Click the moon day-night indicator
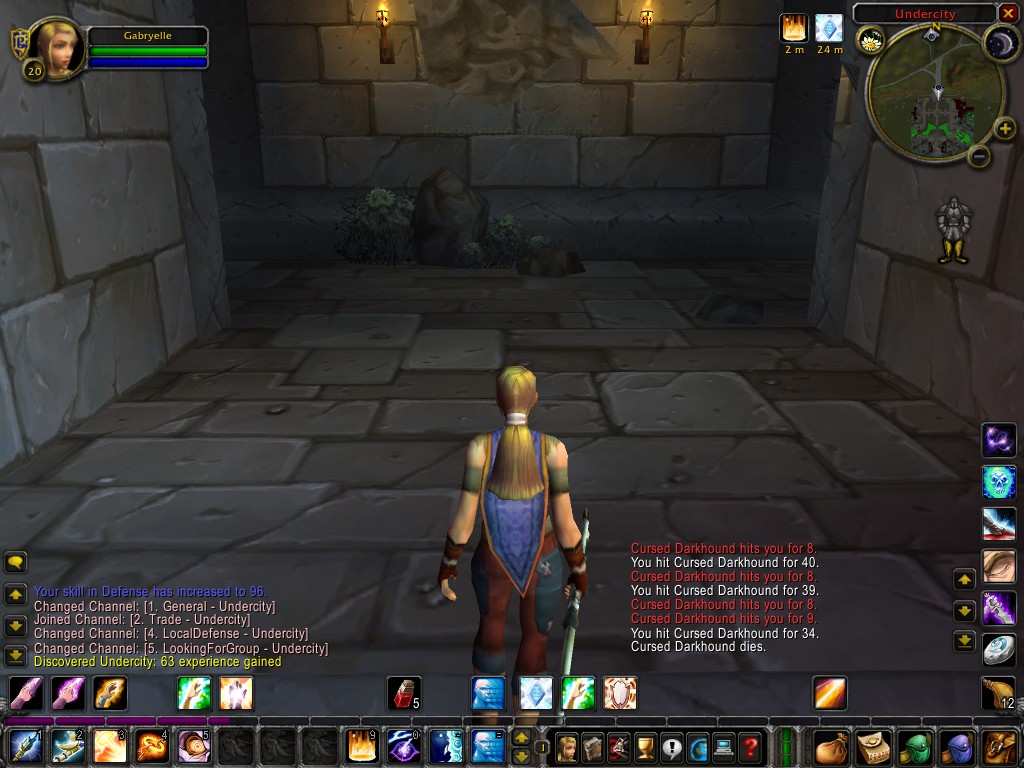This screenshot has width=1024, height=768. coord(1000,41)
